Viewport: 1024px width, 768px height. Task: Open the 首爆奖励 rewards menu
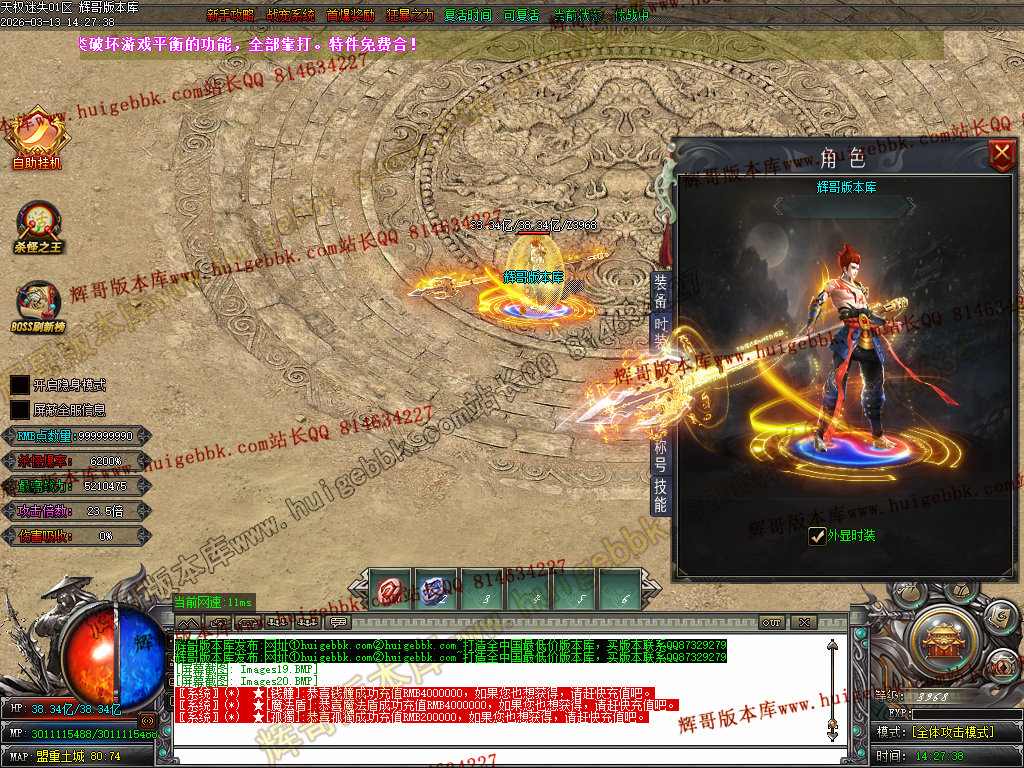pos(350,15)
